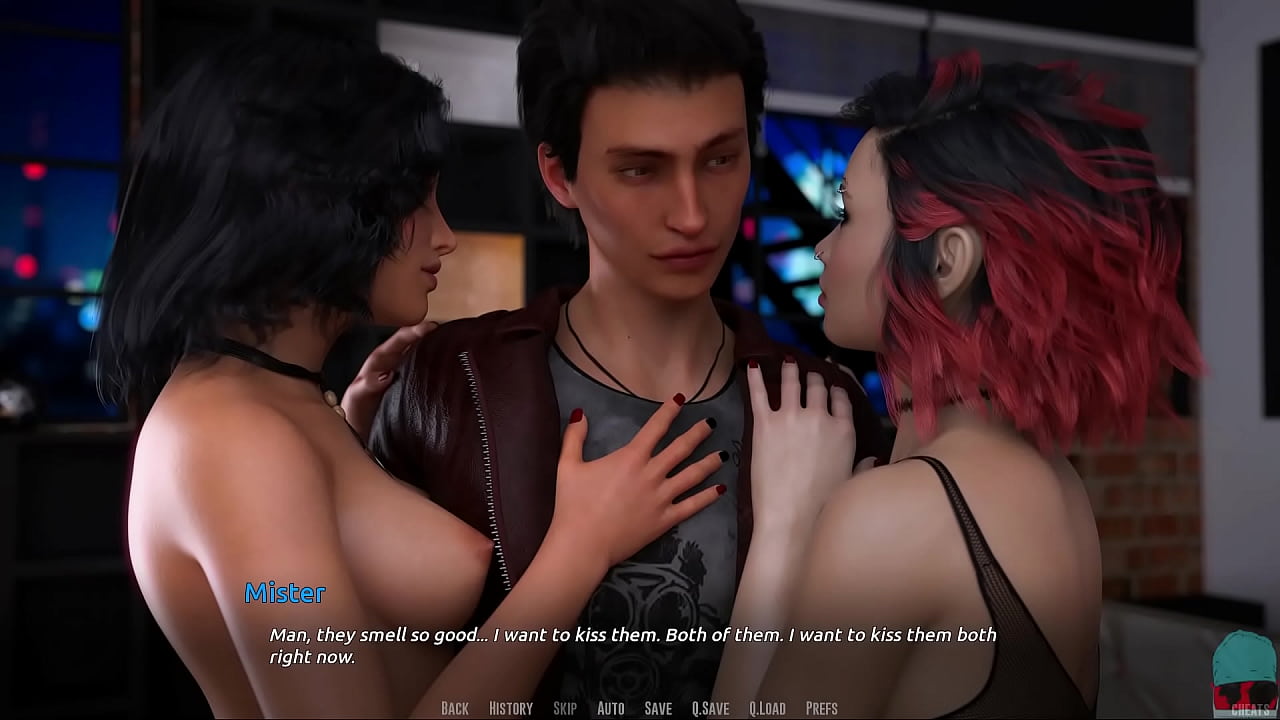
Task: Open preferences to adjust game settings
Action: click(x=822, y=707)
